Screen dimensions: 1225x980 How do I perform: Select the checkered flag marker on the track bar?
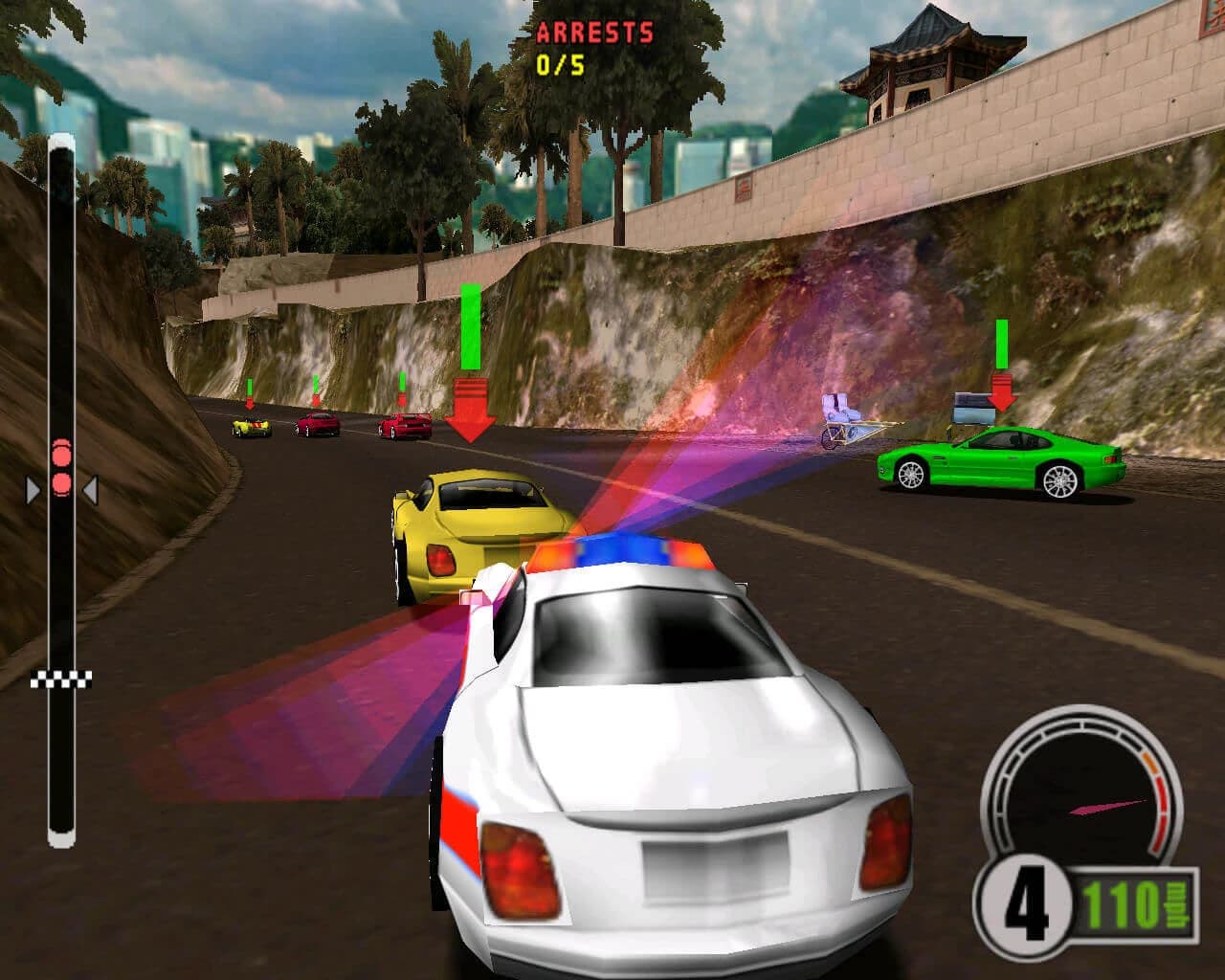click(61, 679)
